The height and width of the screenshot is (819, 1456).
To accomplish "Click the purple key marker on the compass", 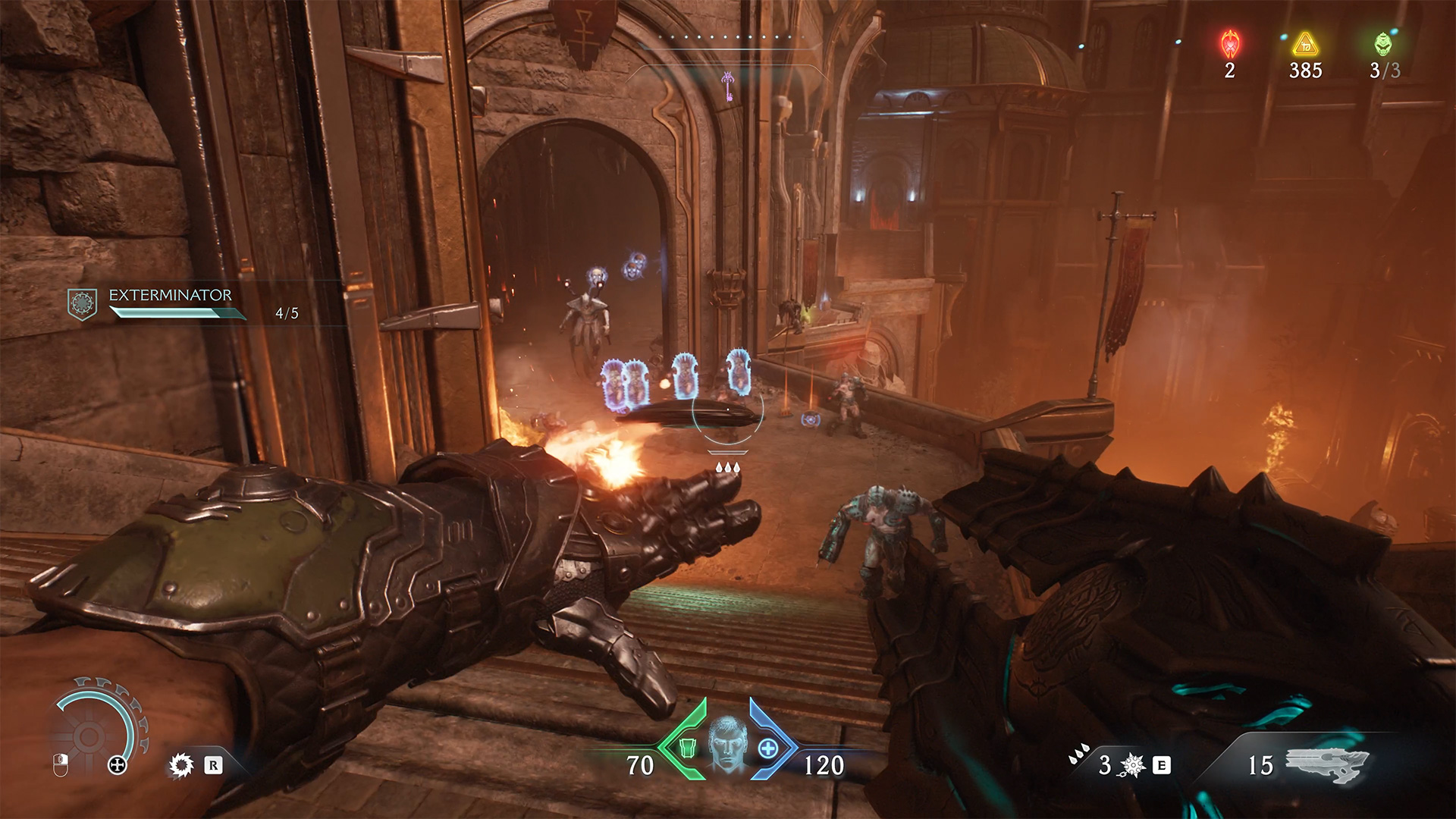I will (728, 85).
